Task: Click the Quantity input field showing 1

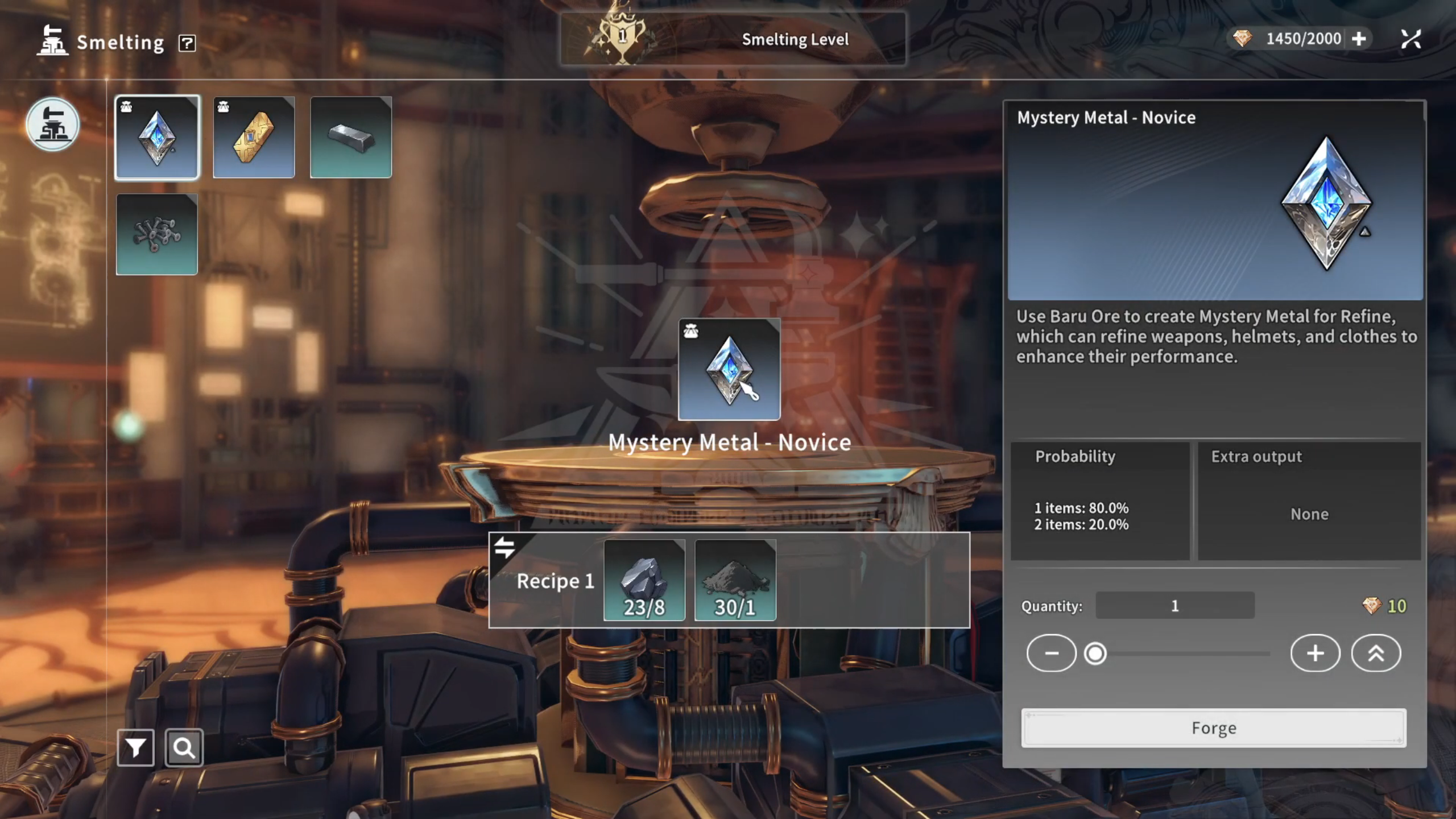Action: click(1175, 605)
